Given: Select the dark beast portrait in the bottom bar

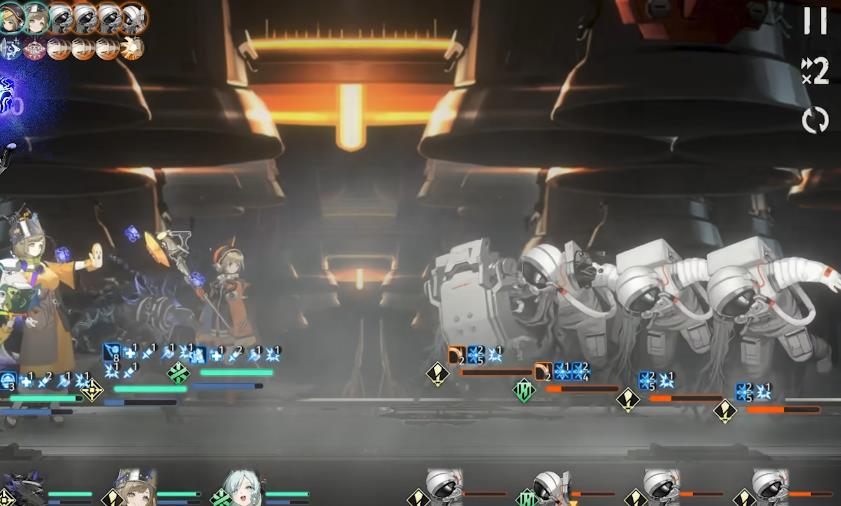Looking at the screenshot, I should pyautogui.click(x=24, y=490).
